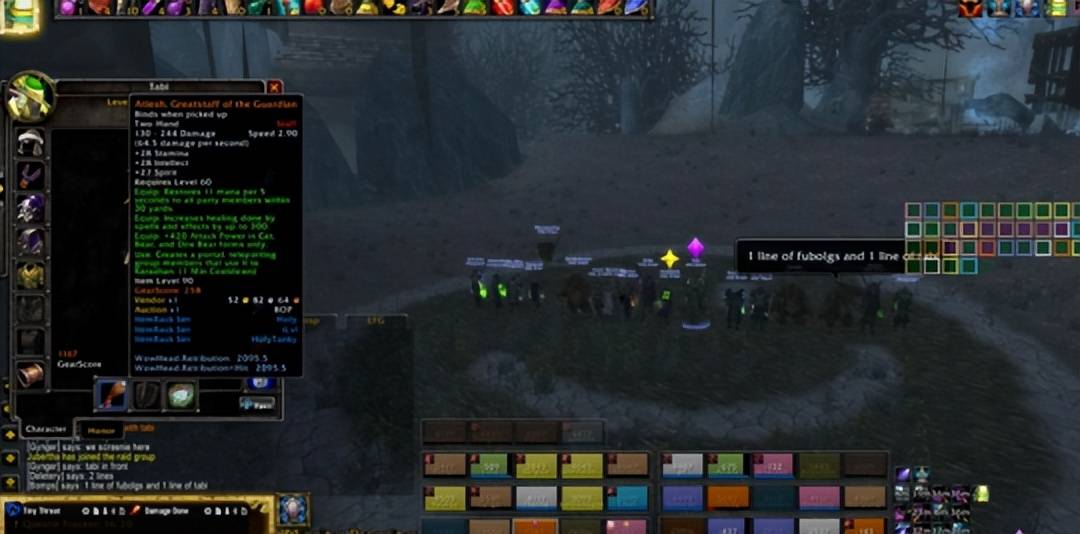The image size is (1080, 534).
Task: Switch to the Character tab
Action: click(46, 429)
